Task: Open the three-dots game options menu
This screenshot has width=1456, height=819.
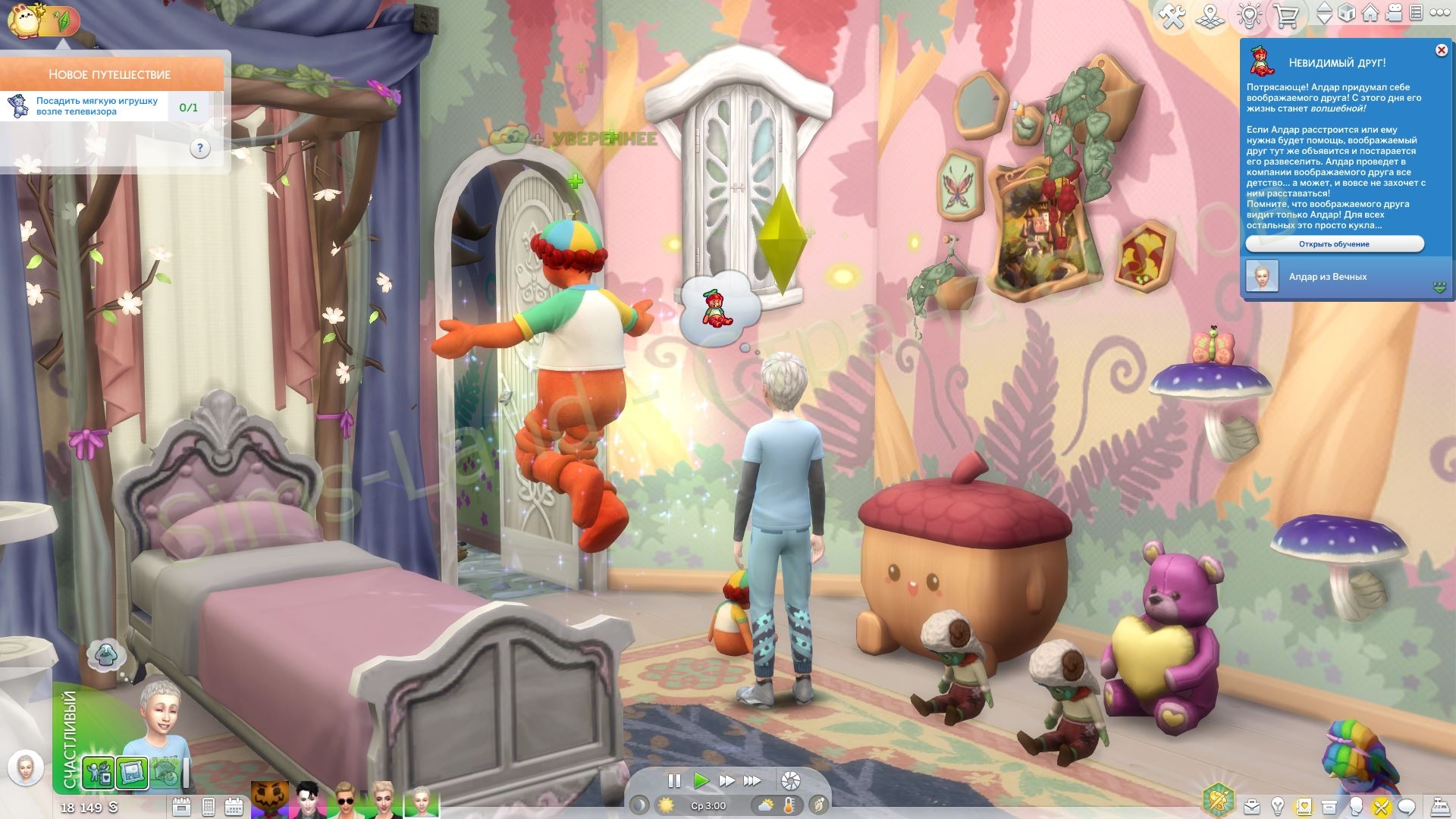Action: pos(1439,13)
